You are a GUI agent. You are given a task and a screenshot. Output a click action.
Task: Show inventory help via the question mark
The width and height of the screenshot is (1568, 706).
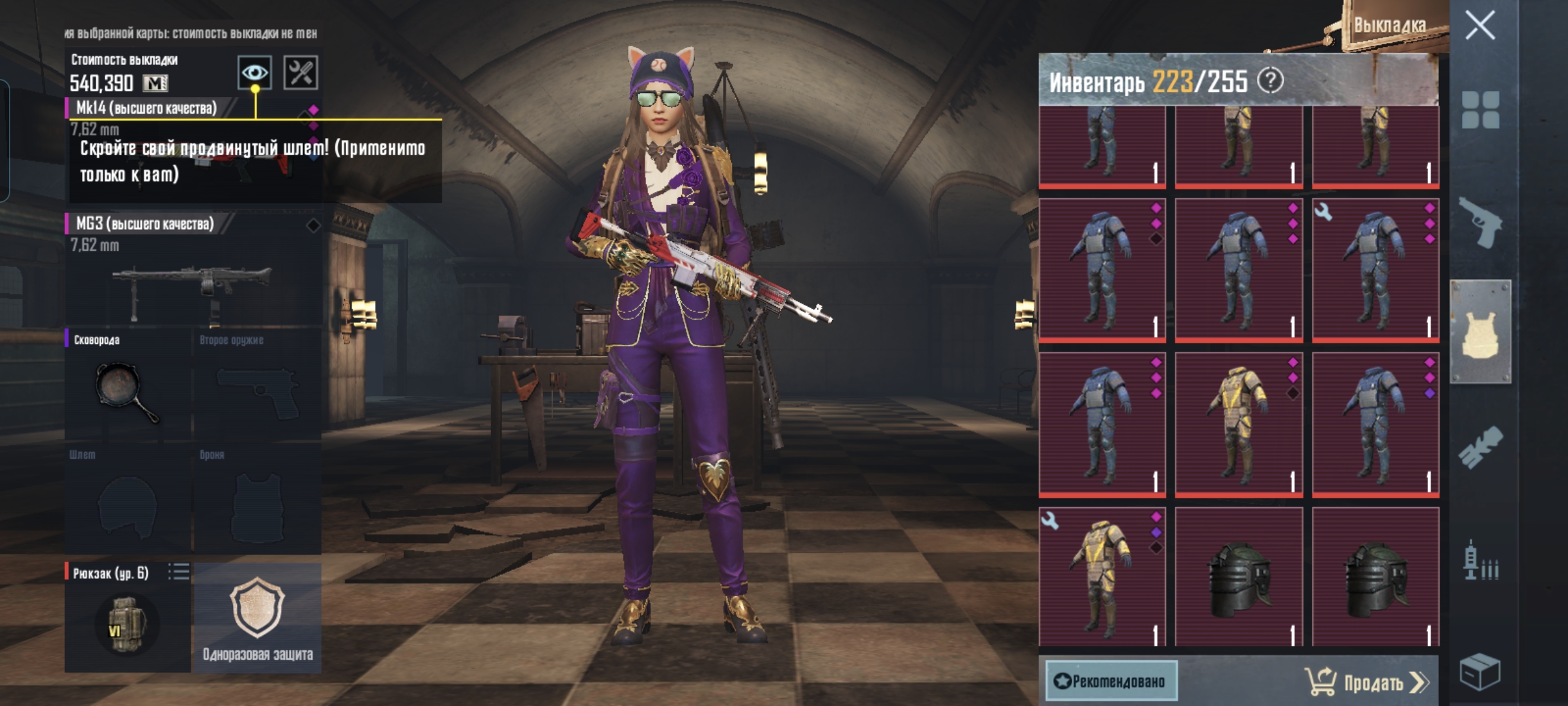(1270, 81)
